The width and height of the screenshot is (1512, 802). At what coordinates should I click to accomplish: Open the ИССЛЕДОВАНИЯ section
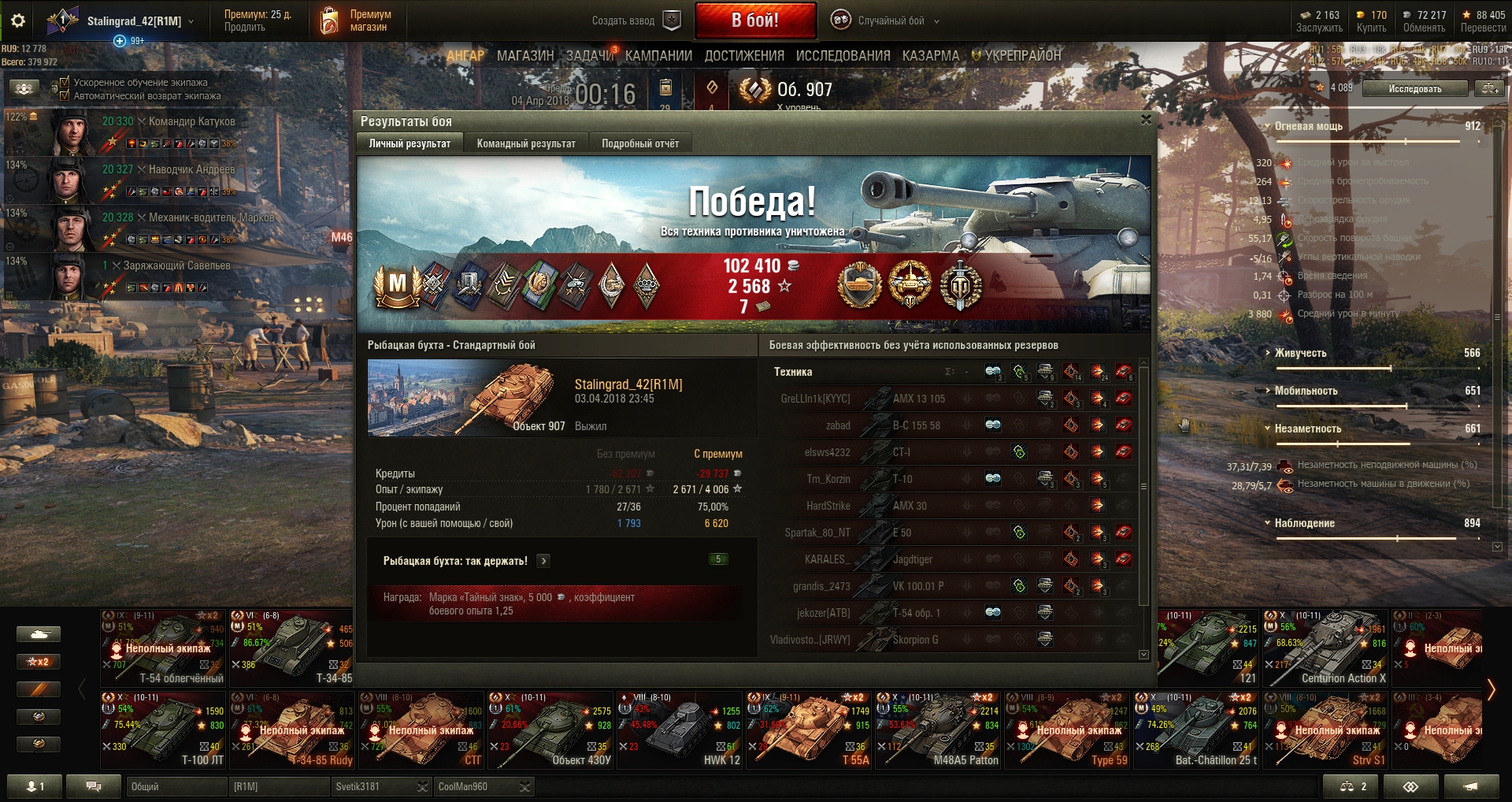coord(843,56)
